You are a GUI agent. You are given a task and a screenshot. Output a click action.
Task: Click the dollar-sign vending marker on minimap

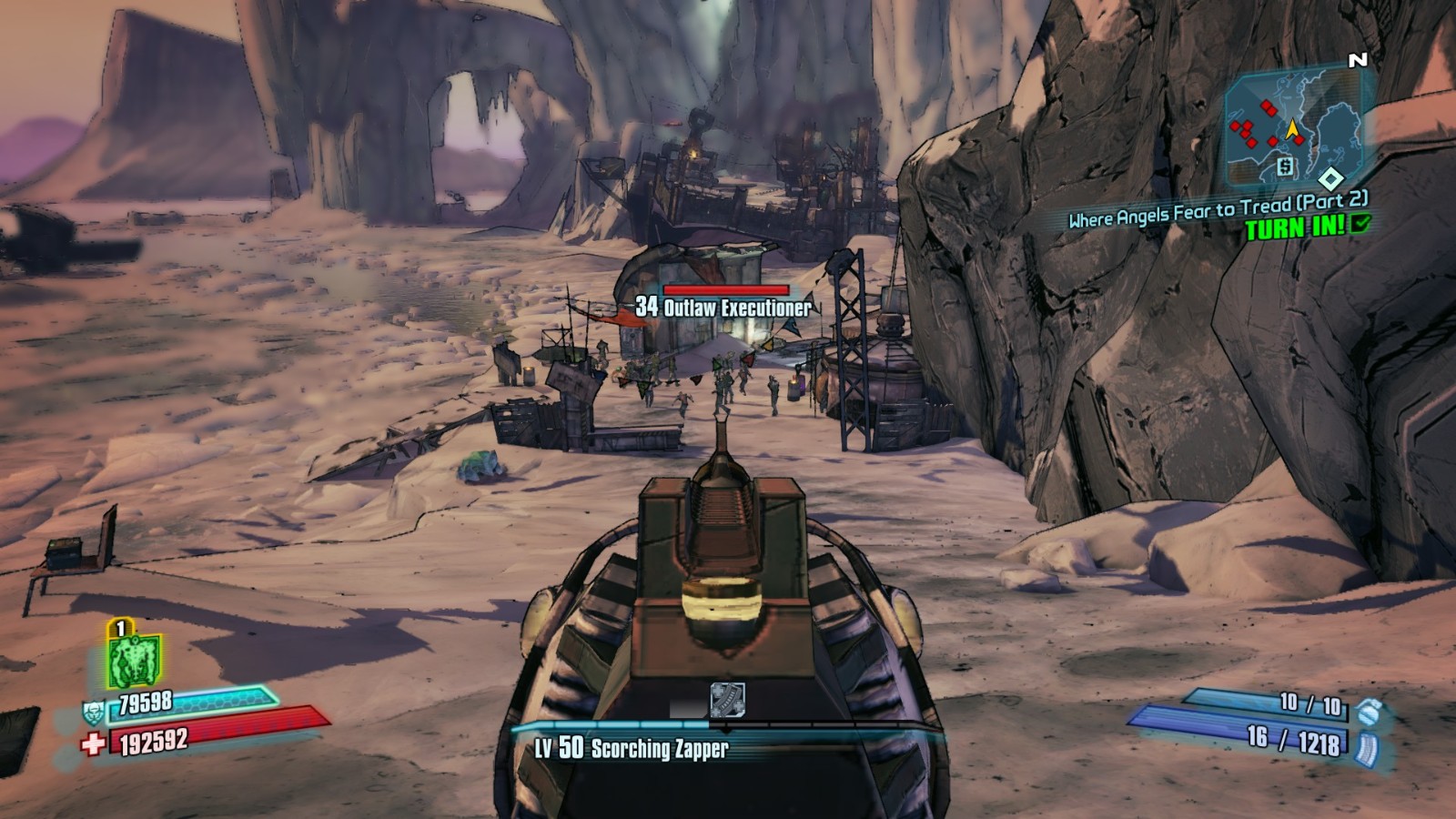pyautogui.click(x=1285, y=166)
